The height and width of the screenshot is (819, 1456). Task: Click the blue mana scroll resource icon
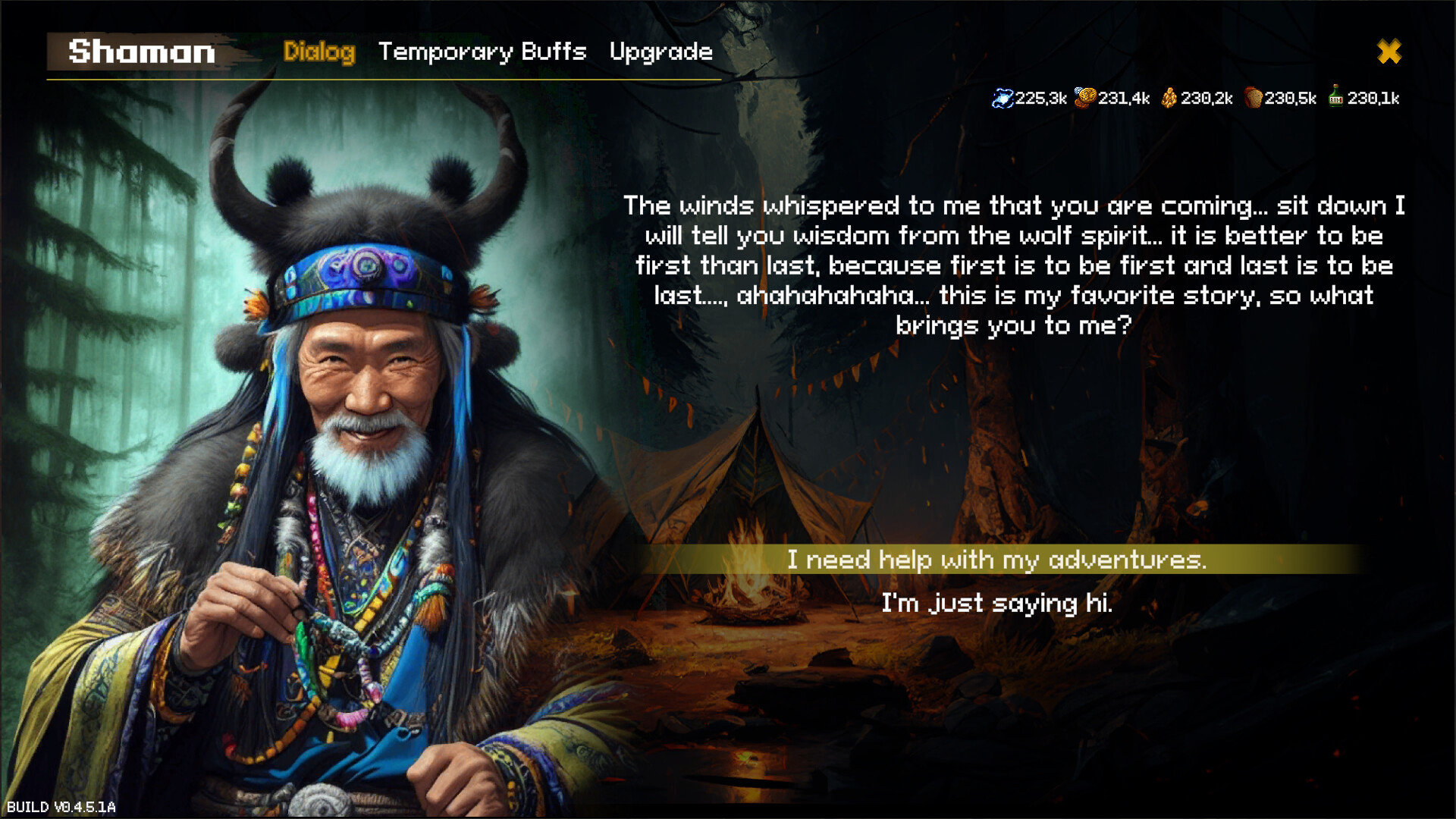(1003, 97)
